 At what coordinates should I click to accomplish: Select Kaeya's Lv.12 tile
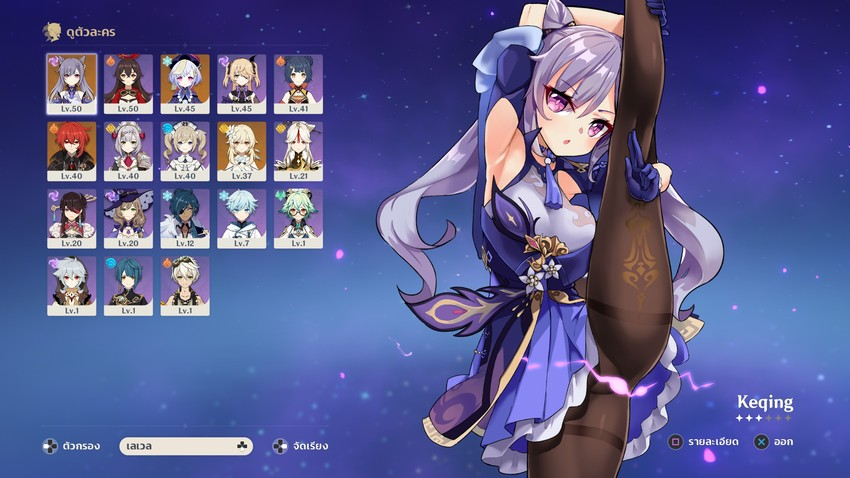[185, 214]
